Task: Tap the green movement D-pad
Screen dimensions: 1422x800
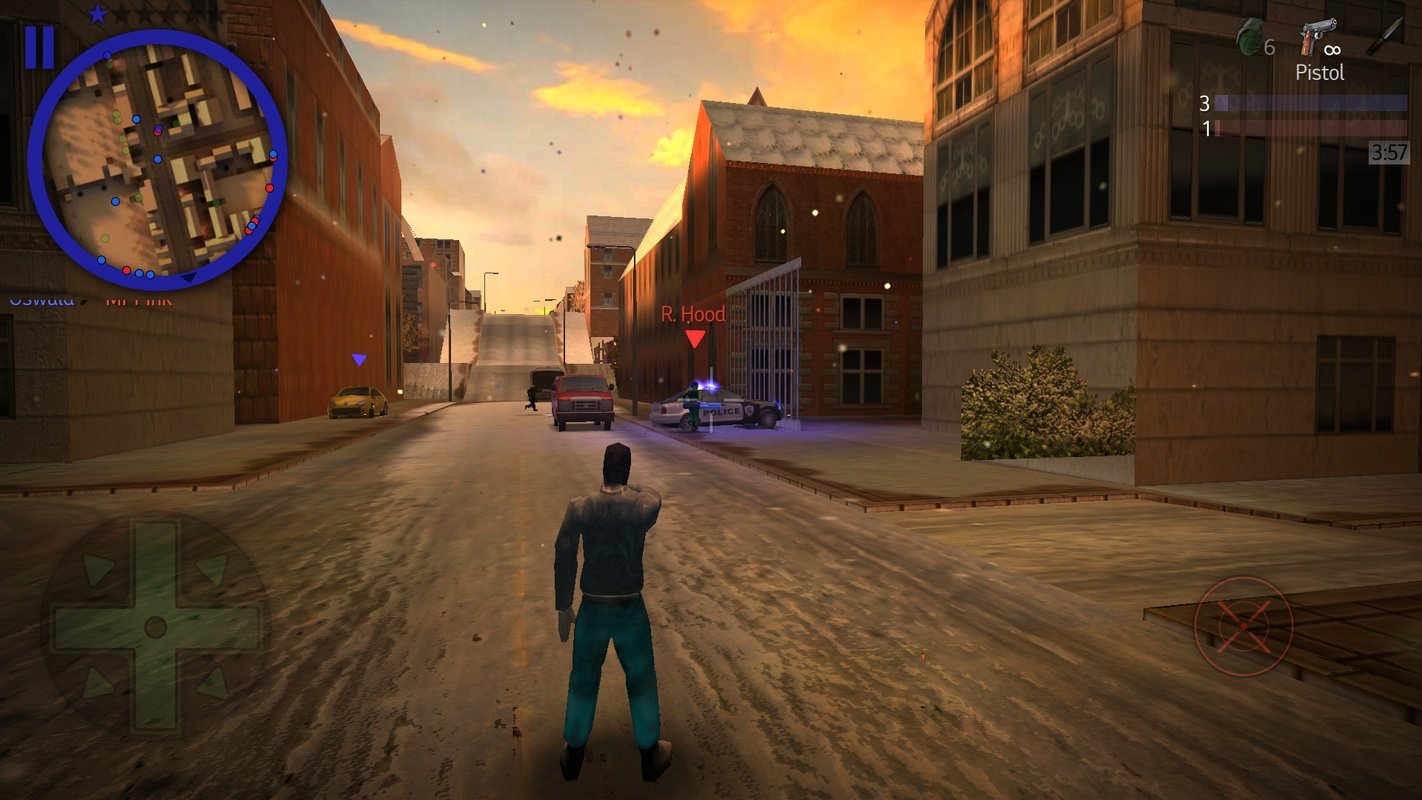Action: click(x=155, y=627)
